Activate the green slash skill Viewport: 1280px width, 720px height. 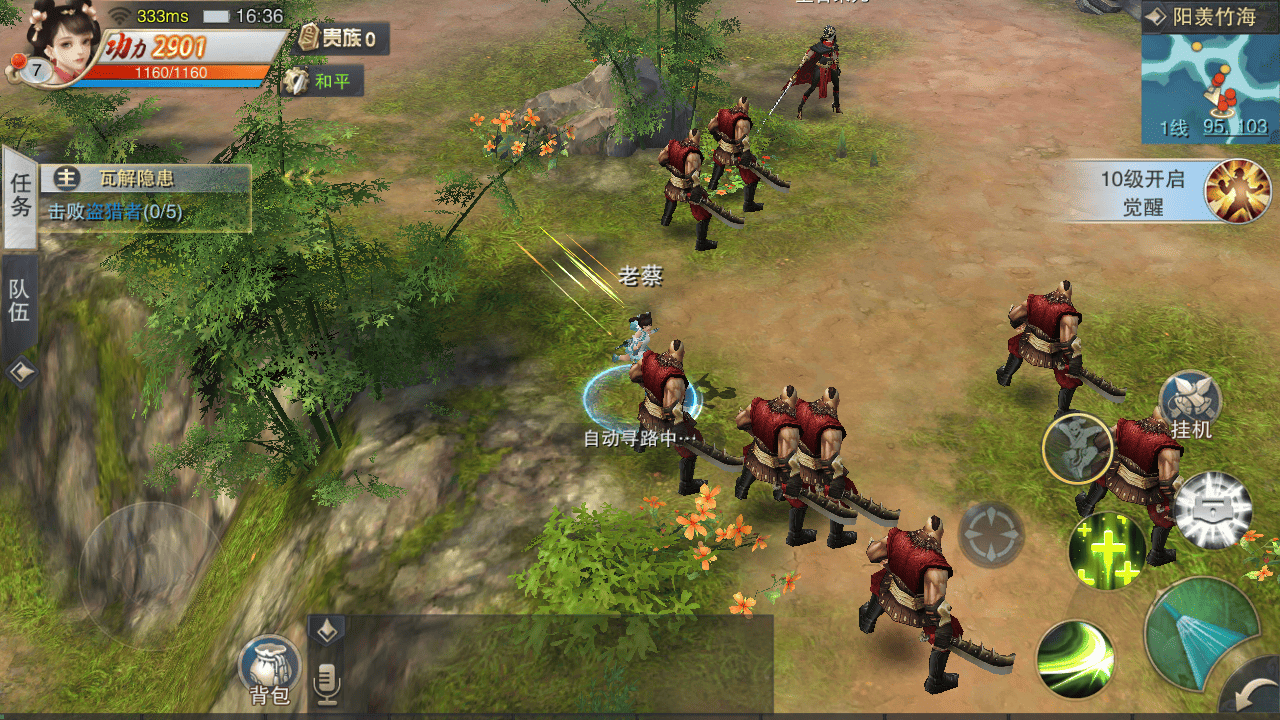(x=1075, y=659)
